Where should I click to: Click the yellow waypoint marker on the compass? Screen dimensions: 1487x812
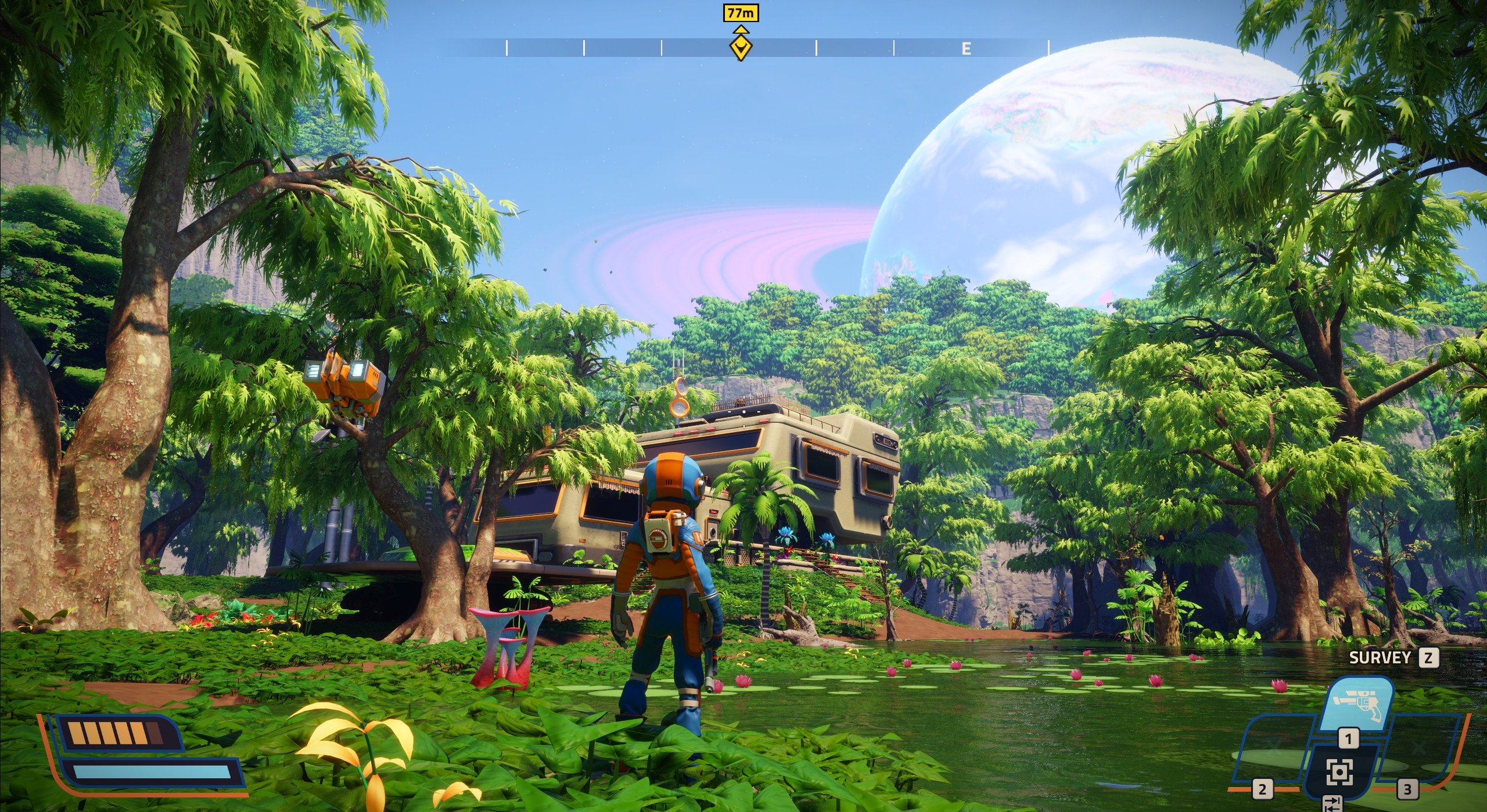pos(741,48)
